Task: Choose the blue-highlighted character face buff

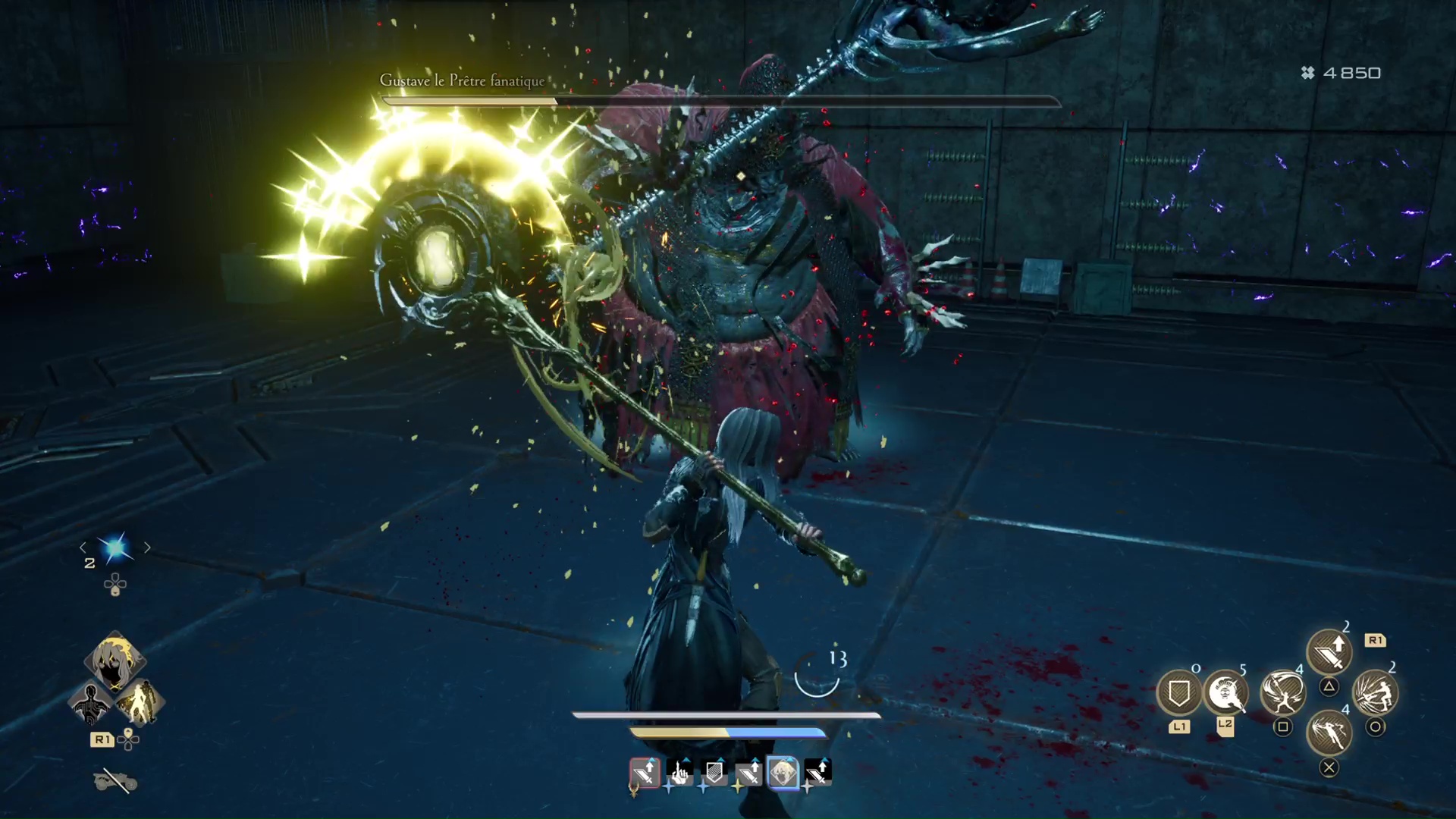Action: point(783,773)
